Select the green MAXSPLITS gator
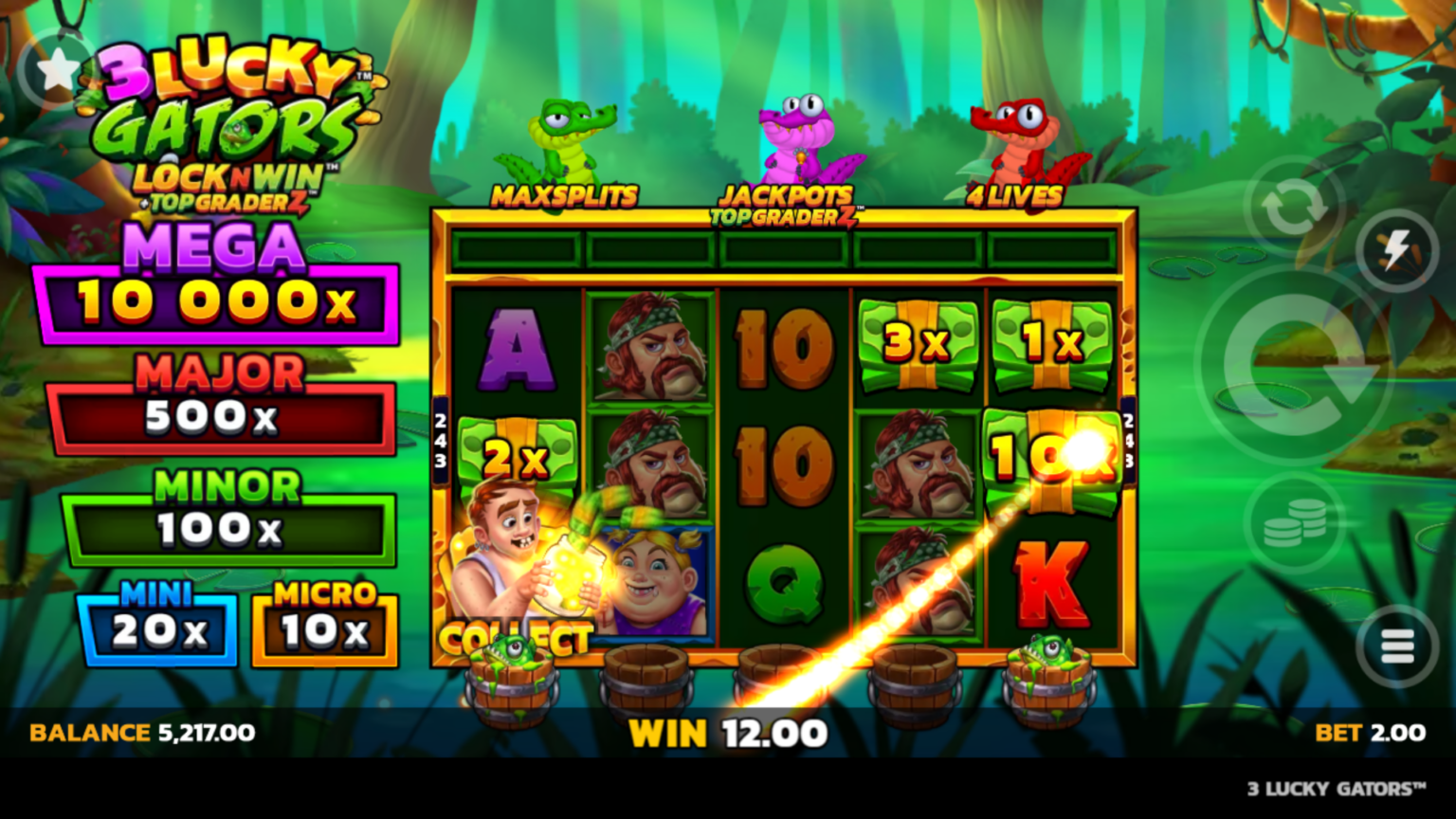This screenshot has height=819, width=1456. (x=564, y=133)
